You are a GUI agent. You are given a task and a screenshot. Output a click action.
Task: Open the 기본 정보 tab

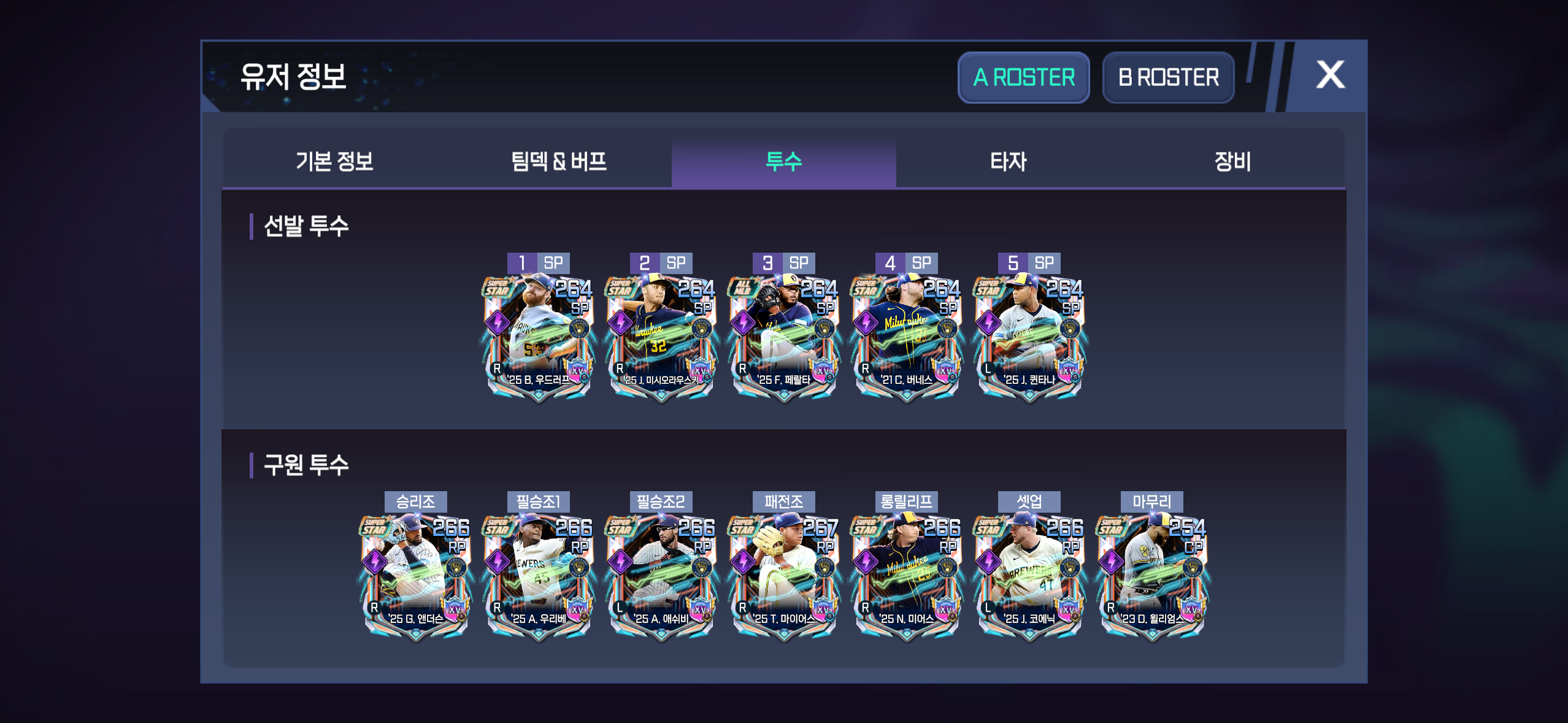point(334,161)
